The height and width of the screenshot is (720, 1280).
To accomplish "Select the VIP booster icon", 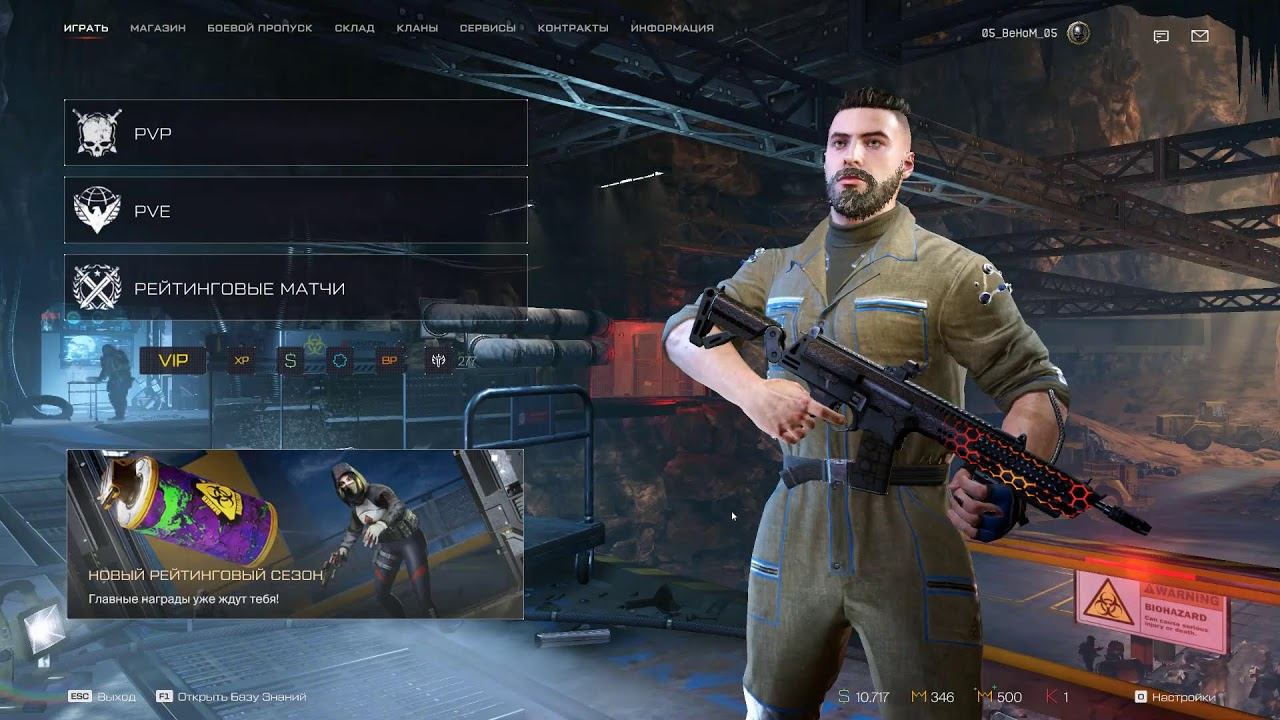I will coord(173,360).
